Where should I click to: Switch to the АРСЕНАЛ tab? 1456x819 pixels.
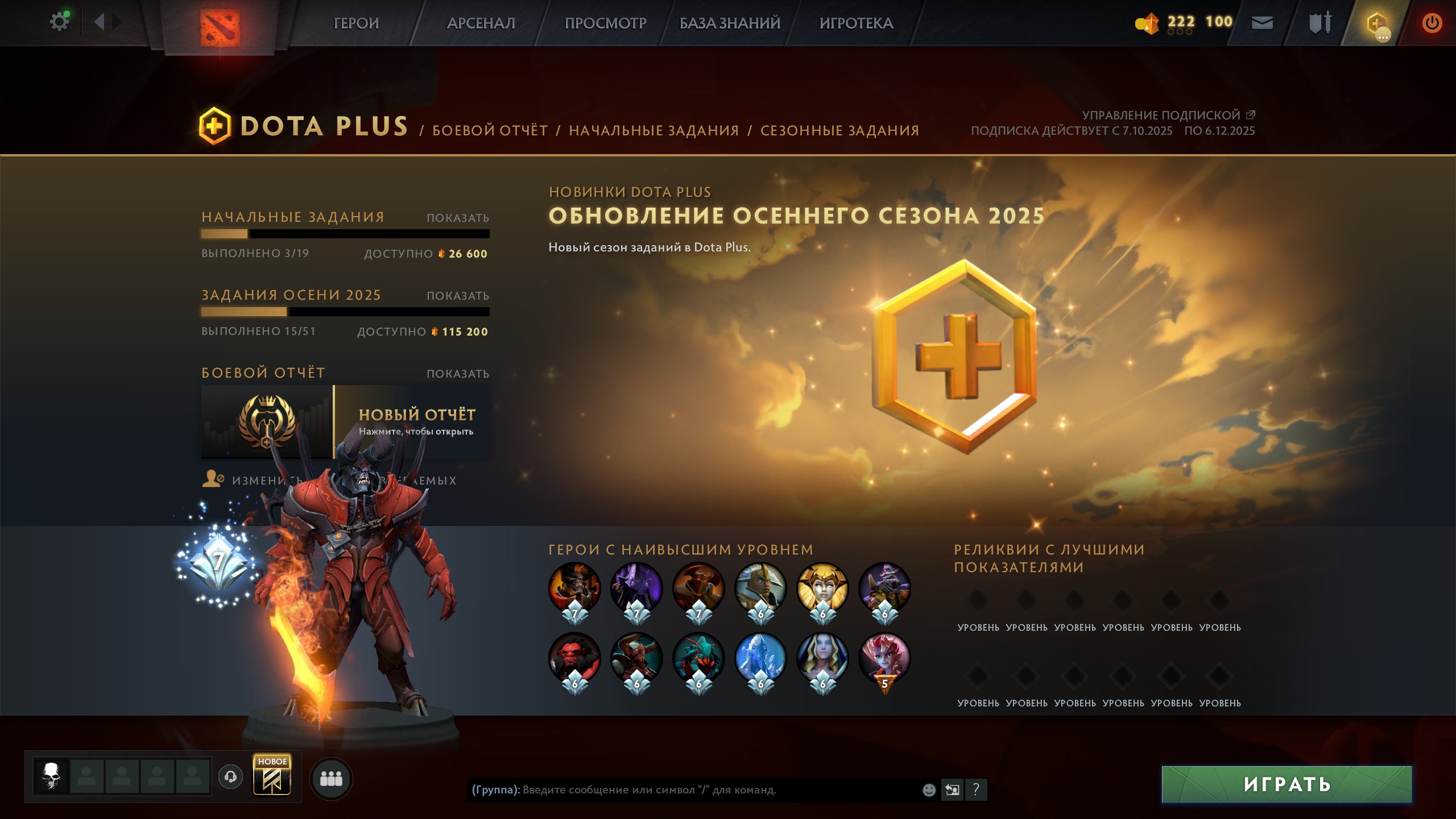click(x=481, y=24)
